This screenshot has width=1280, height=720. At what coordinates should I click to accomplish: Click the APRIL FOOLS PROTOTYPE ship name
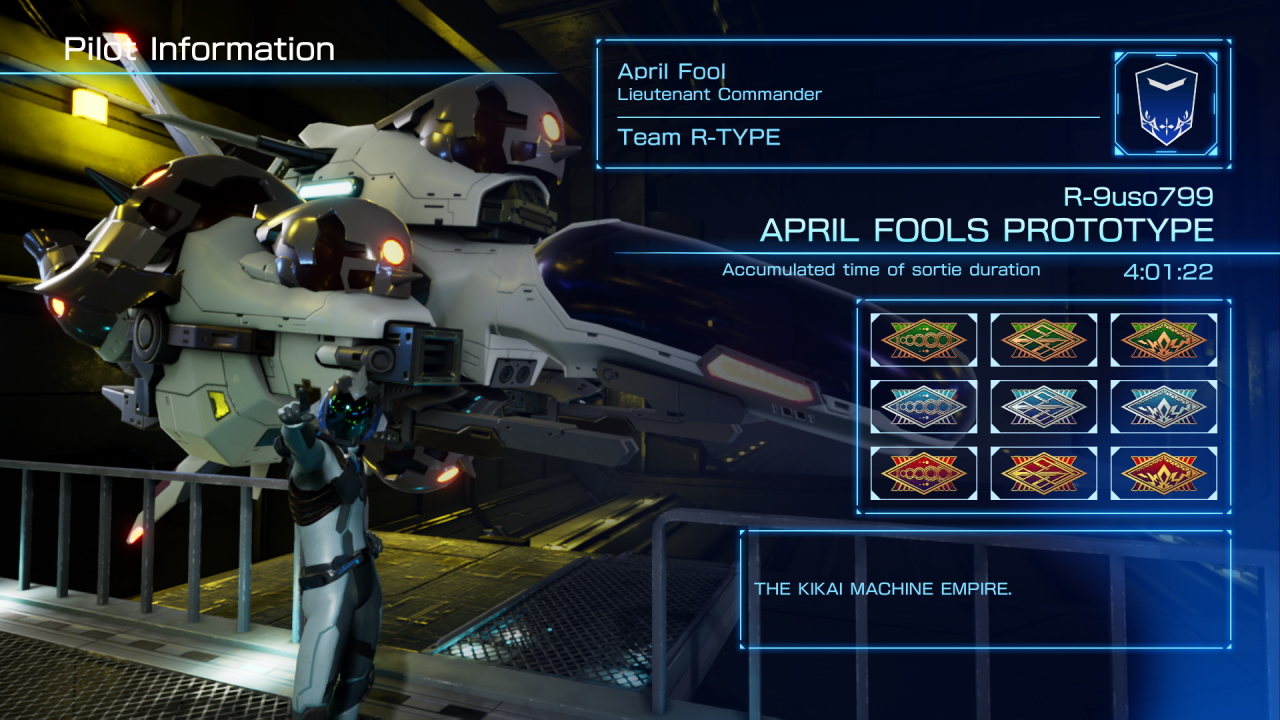[x=988, y=230]
